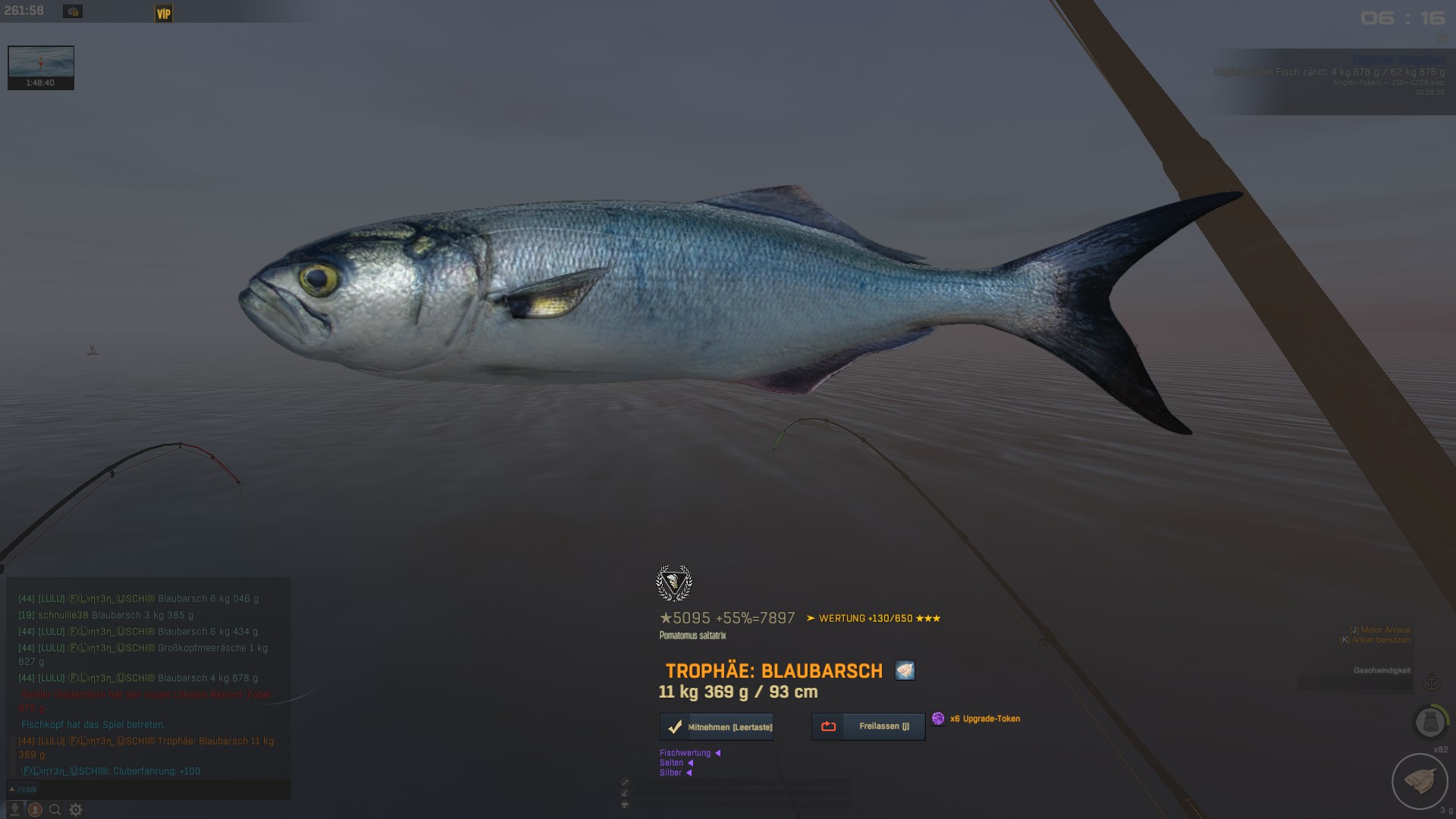Select the groundbait bag slot
Viewport: 1456px width, 819px height.
click(x=1430, y=721)
